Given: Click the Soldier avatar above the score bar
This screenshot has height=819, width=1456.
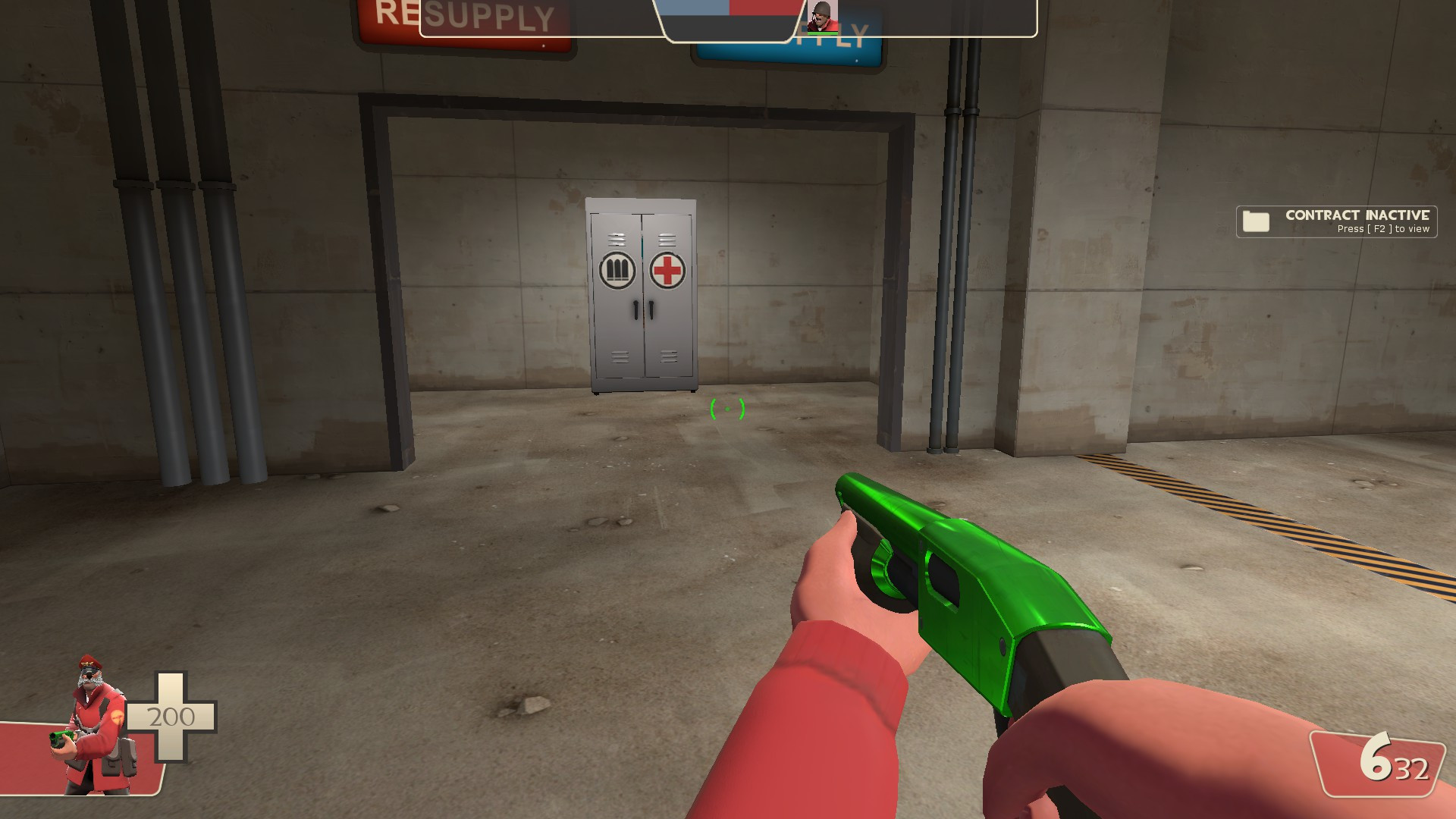Looking at the screenshot, I should pos(821,14).
